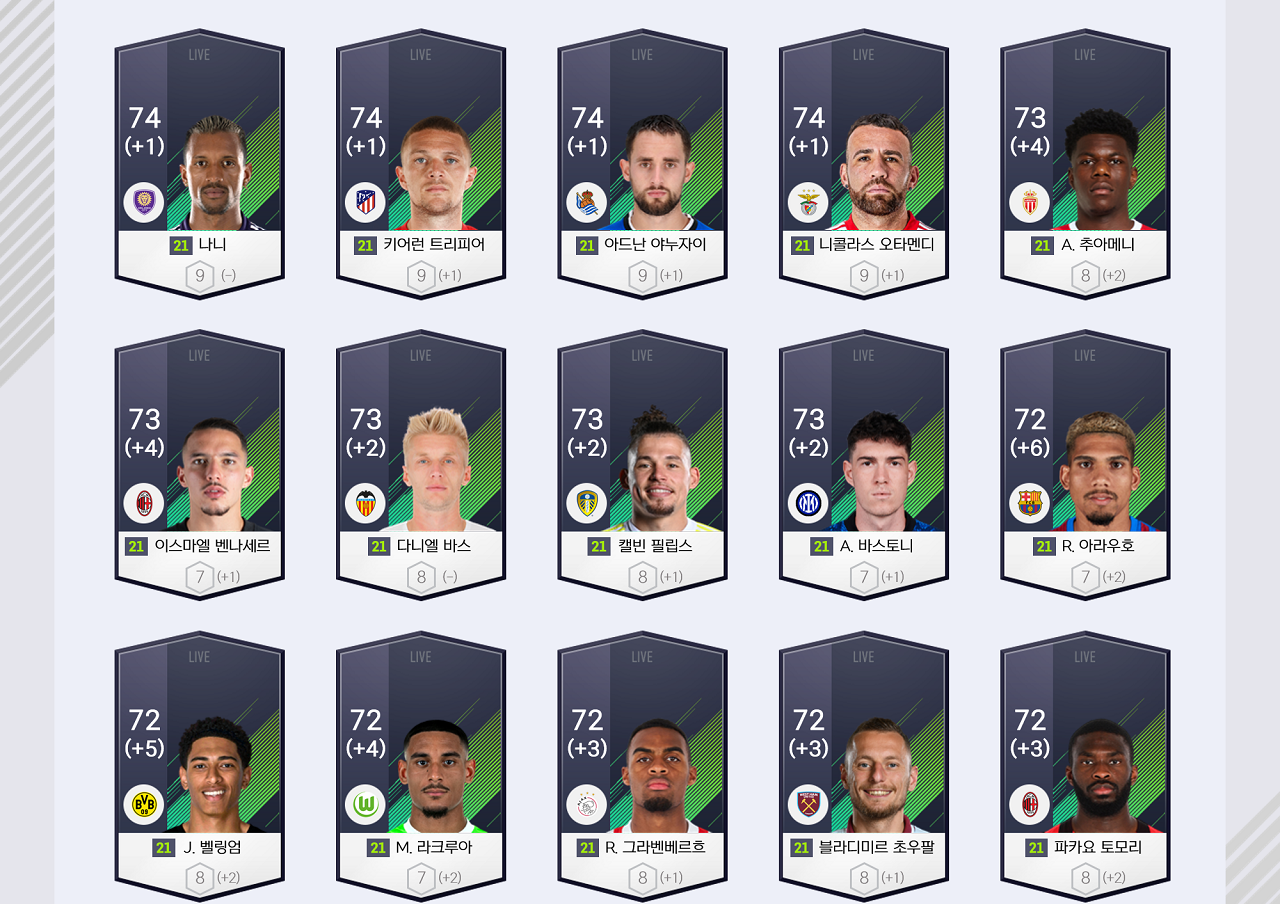This screenshot has height=904, width=1280.
Task: Select the 블라디미르 초우팔 card
Action: tap(864, 767)
